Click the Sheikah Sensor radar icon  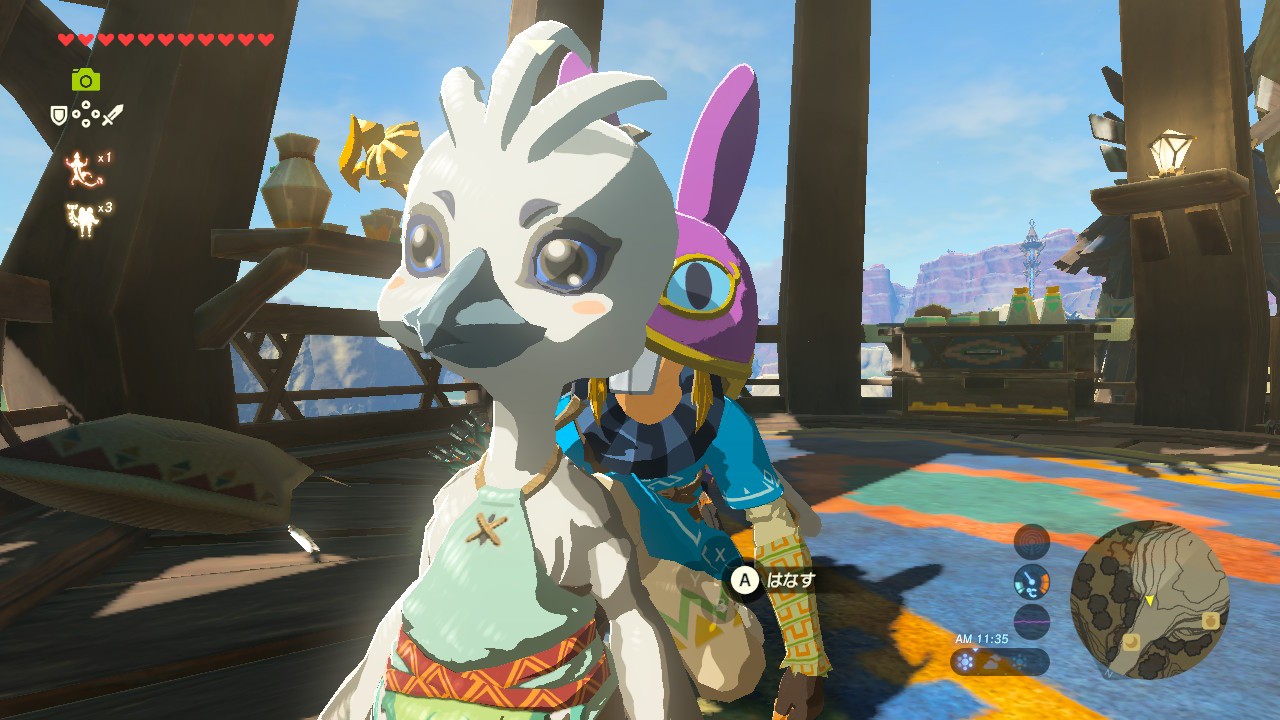click(1032, 542)
